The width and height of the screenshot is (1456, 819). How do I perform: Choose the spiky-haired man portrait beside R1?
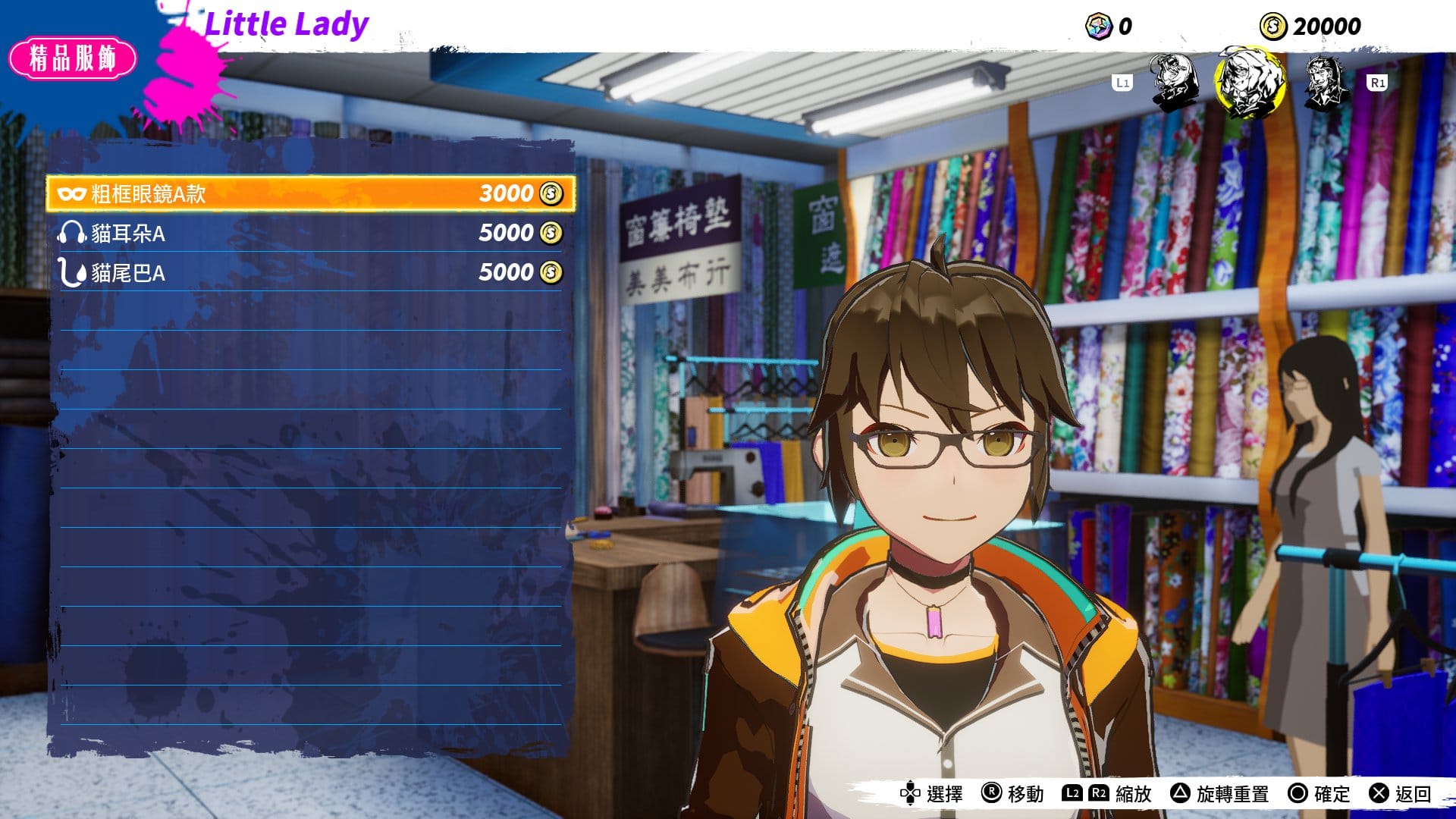[1324, 82]
